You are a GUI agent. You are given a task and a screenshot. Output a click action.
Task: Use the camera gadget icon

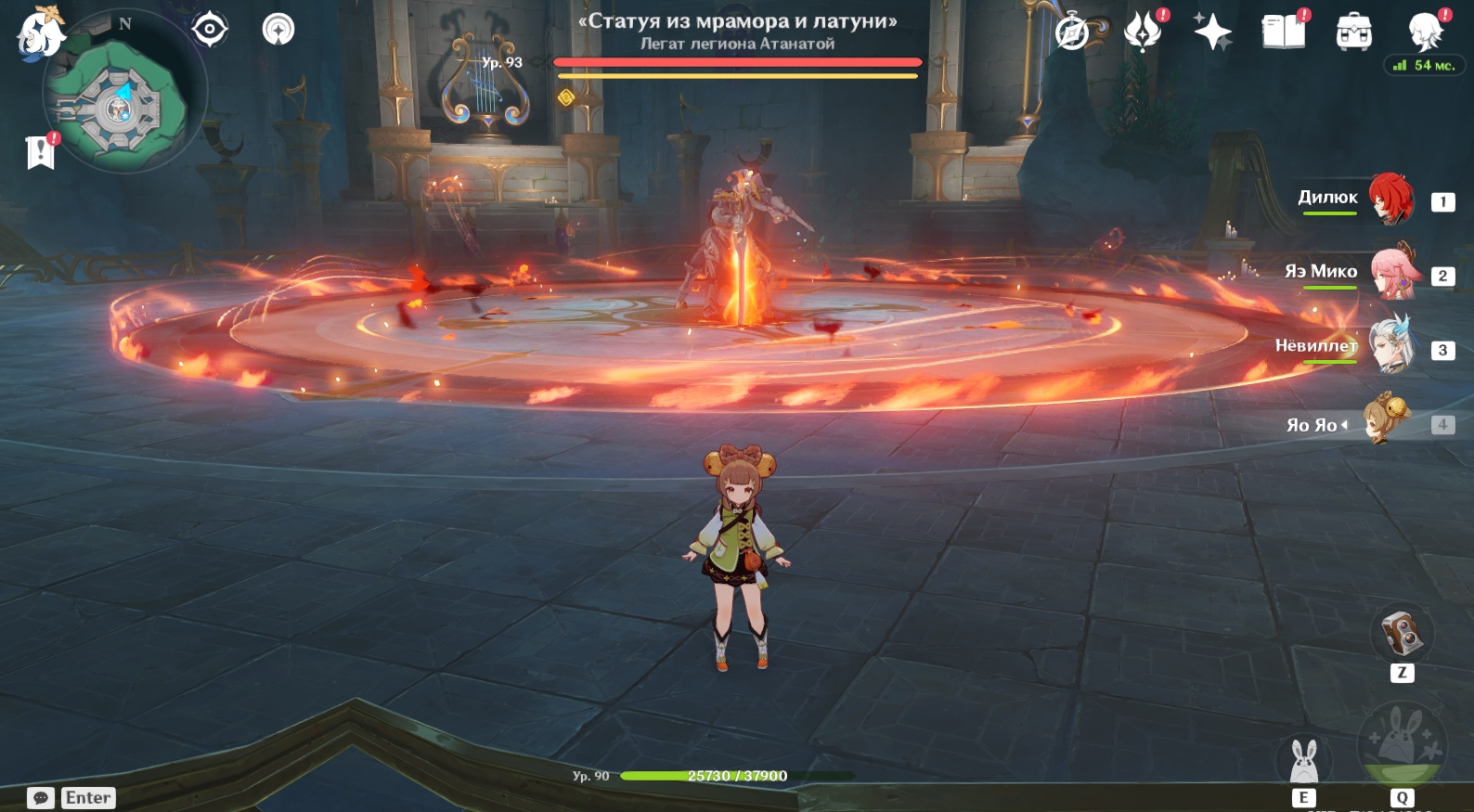(1402, 634)
